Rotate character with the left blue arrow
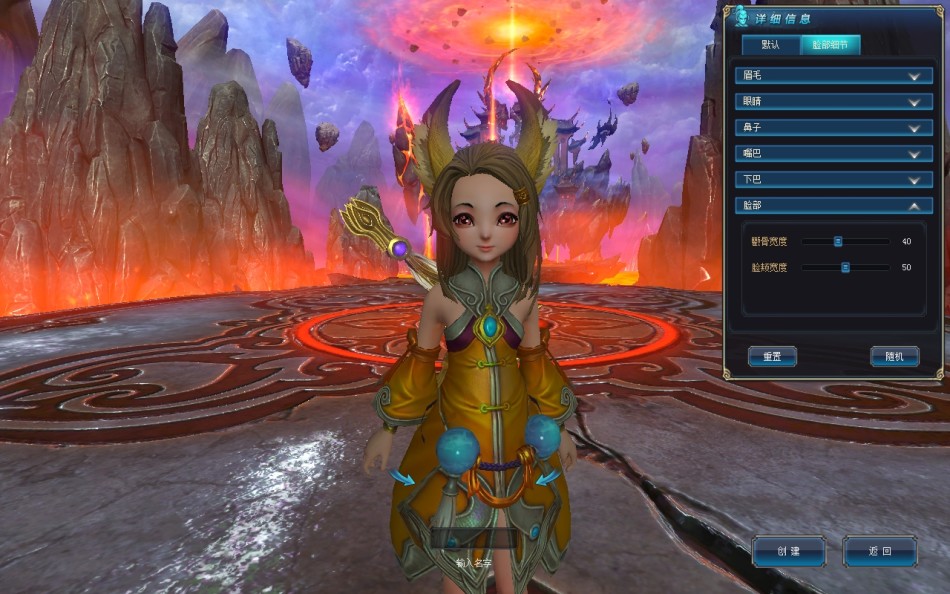This screenshot has width=950, height=594. [x=402, y=478]
